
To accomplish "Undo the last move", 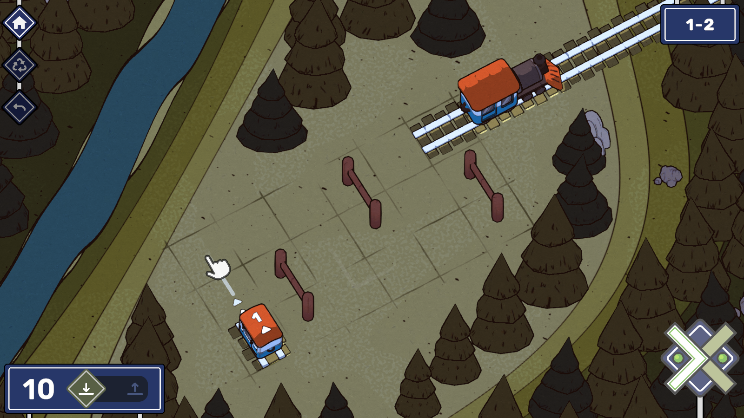I will point(20,107).
